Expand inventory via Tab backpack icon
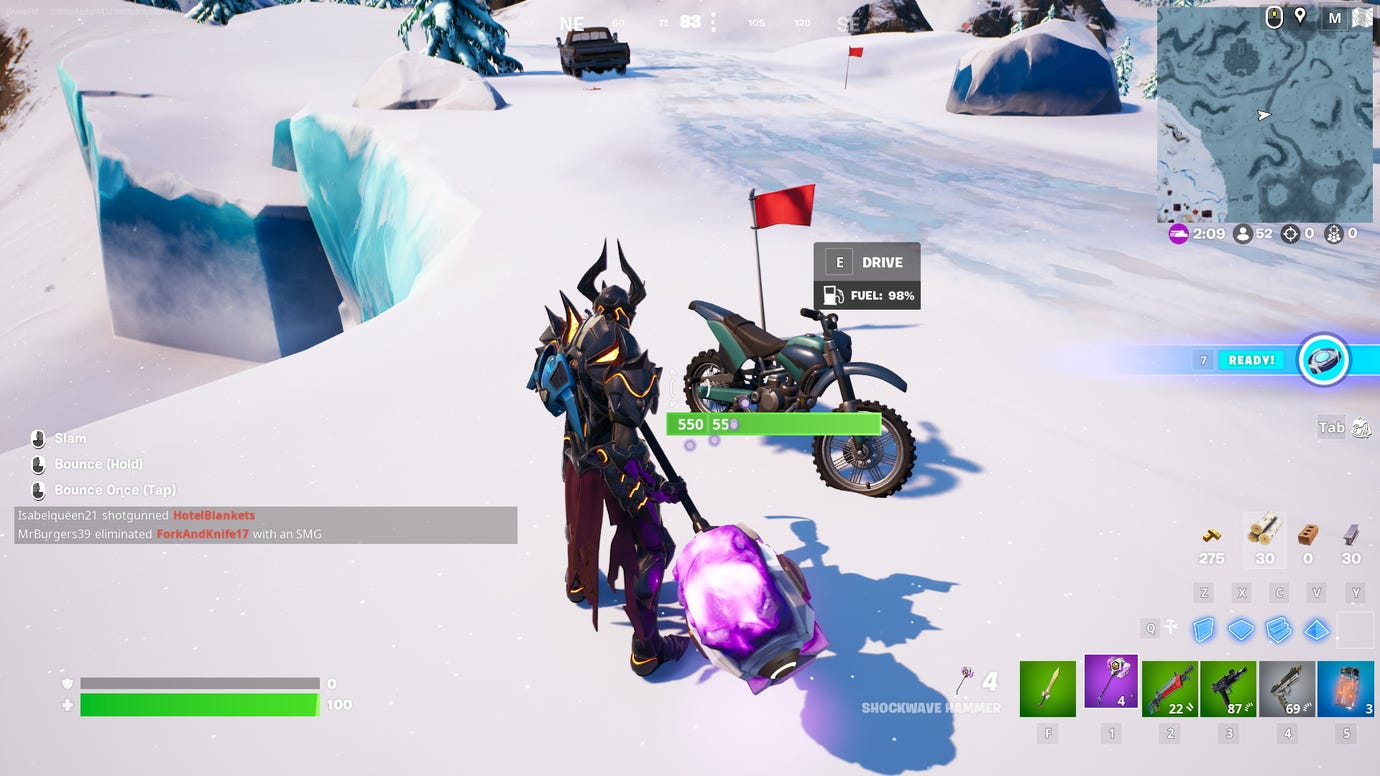Image resolution: width=1380 pixels, height=776 pixels. coord(1360,427)
